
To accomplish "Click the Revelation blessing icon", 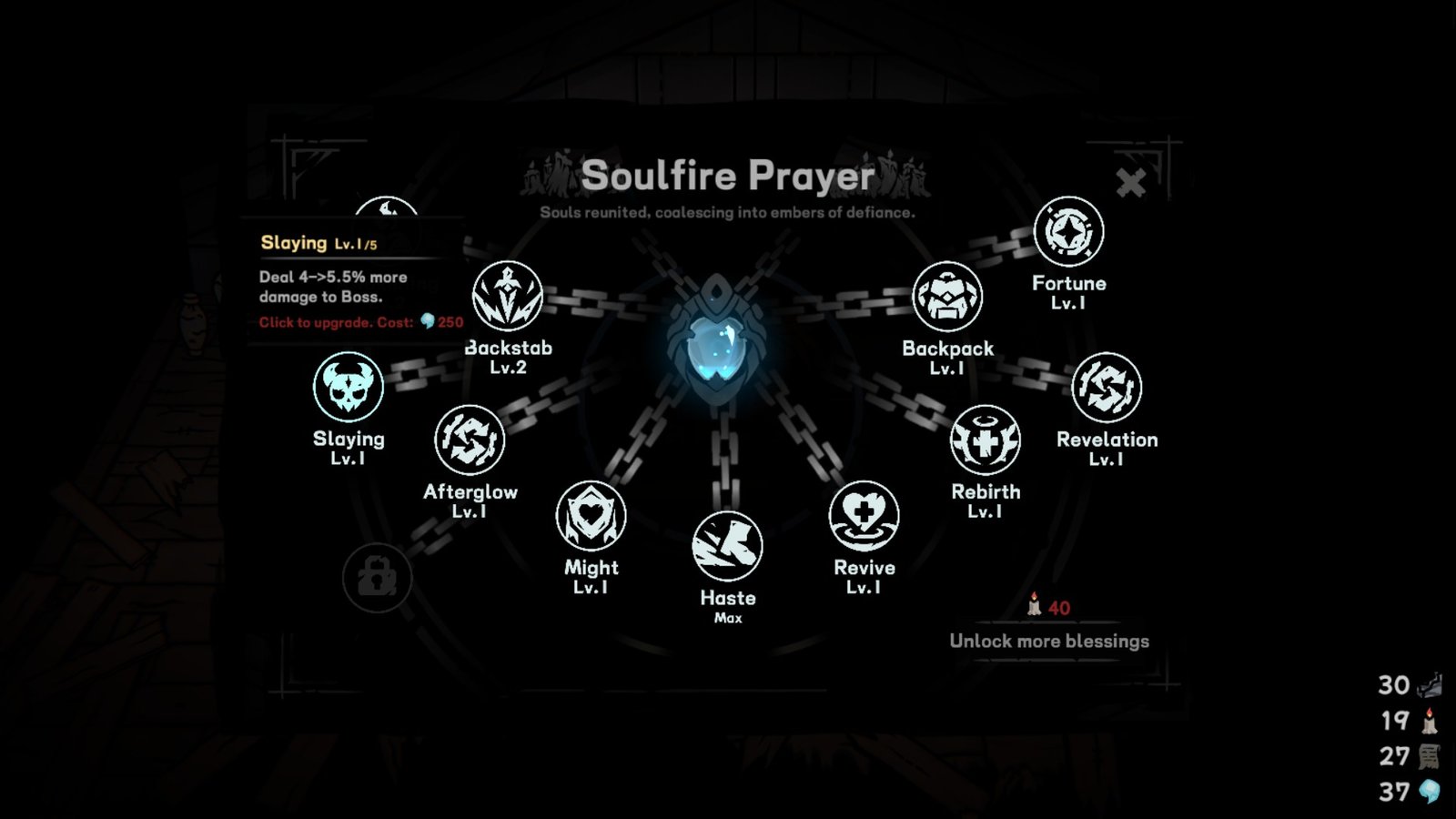I will point(1109,388).
